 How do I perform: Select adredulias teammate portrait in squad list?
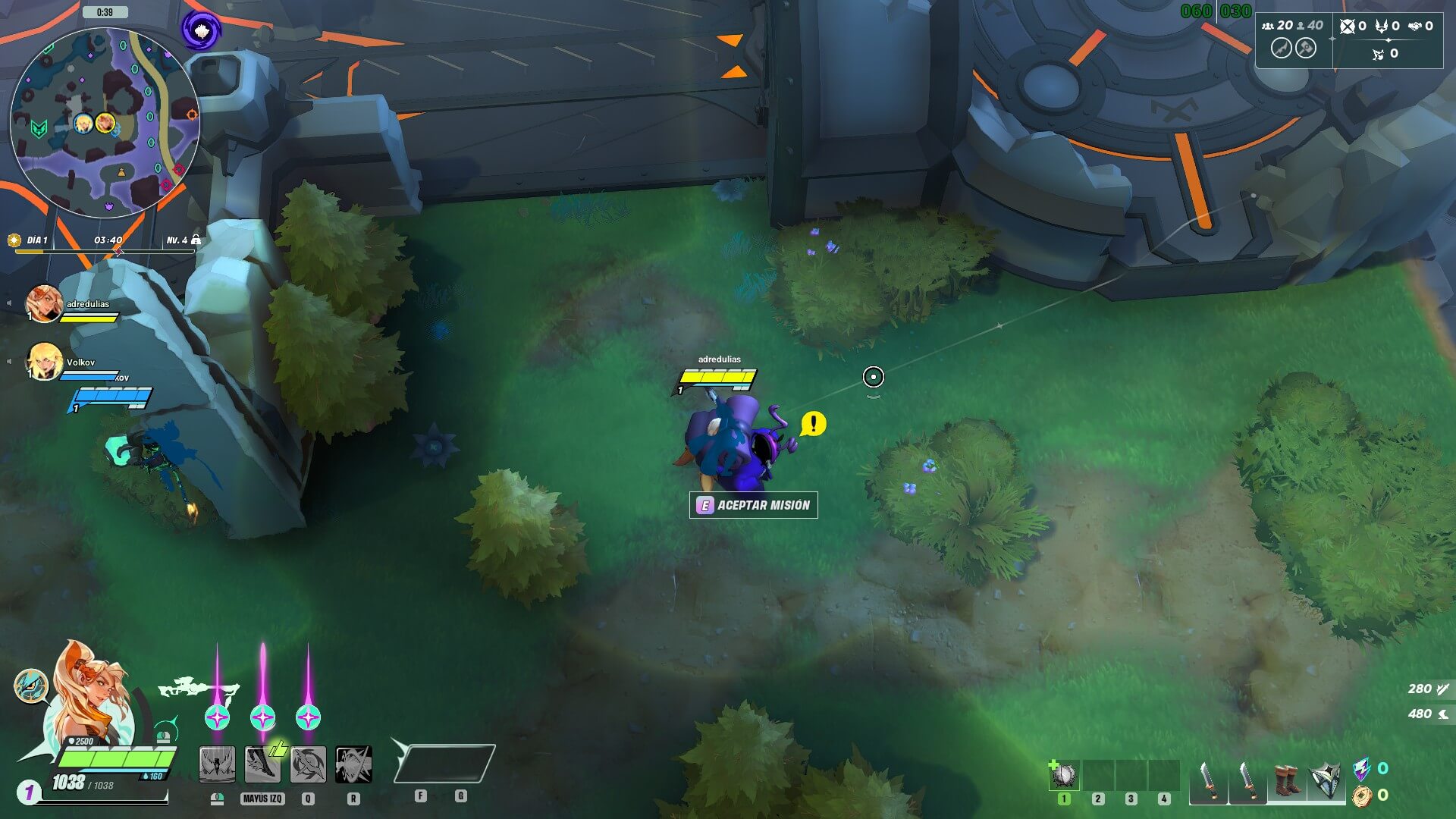tap(43, 303)
